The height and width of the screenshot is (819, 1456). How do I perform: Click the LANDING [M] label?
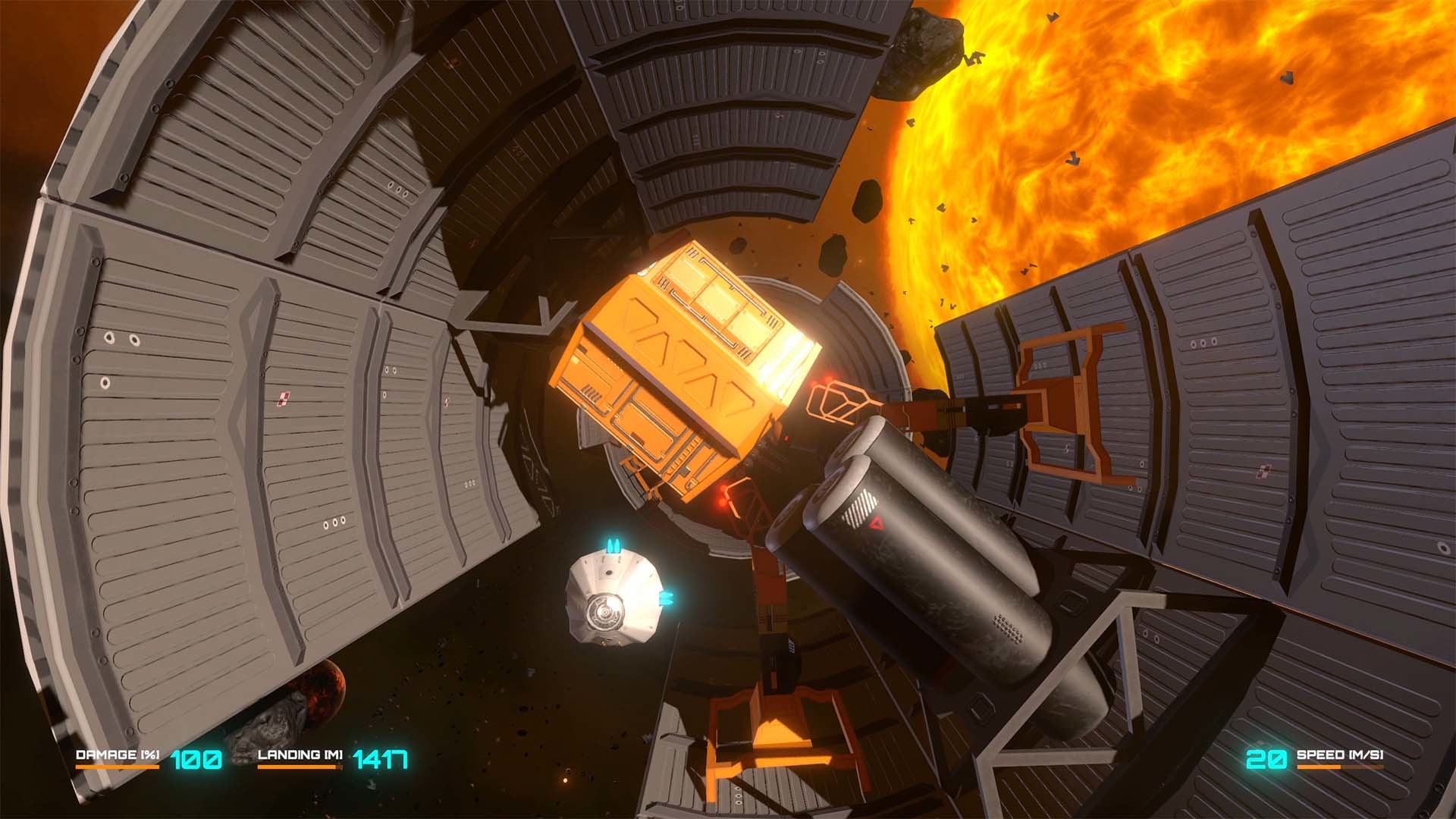301,755
